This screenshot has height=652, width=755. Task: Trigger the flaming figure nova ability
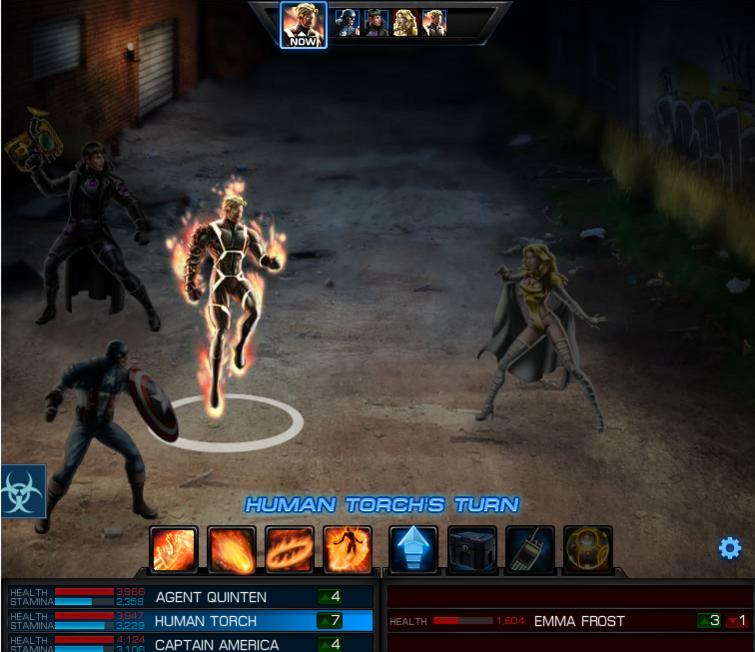tap(348, 549)
